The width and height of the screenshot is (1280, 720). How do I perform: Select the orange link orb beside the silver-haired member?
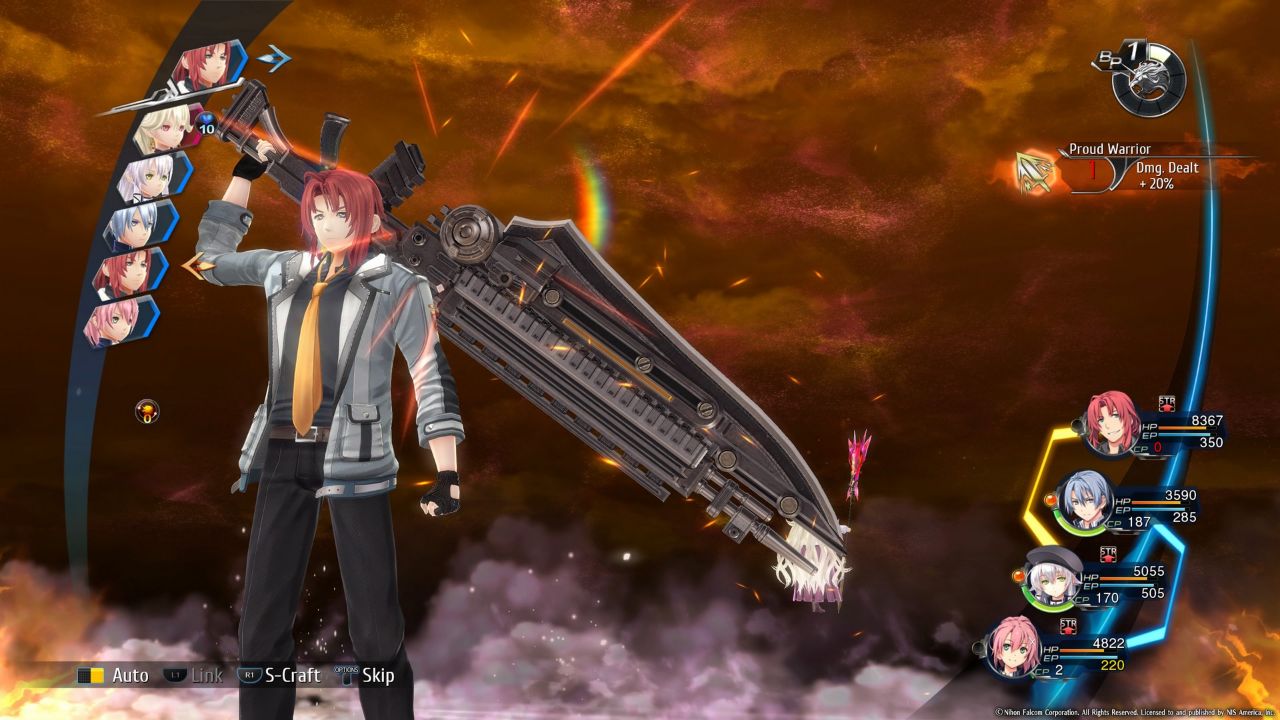coord(1049,500)
